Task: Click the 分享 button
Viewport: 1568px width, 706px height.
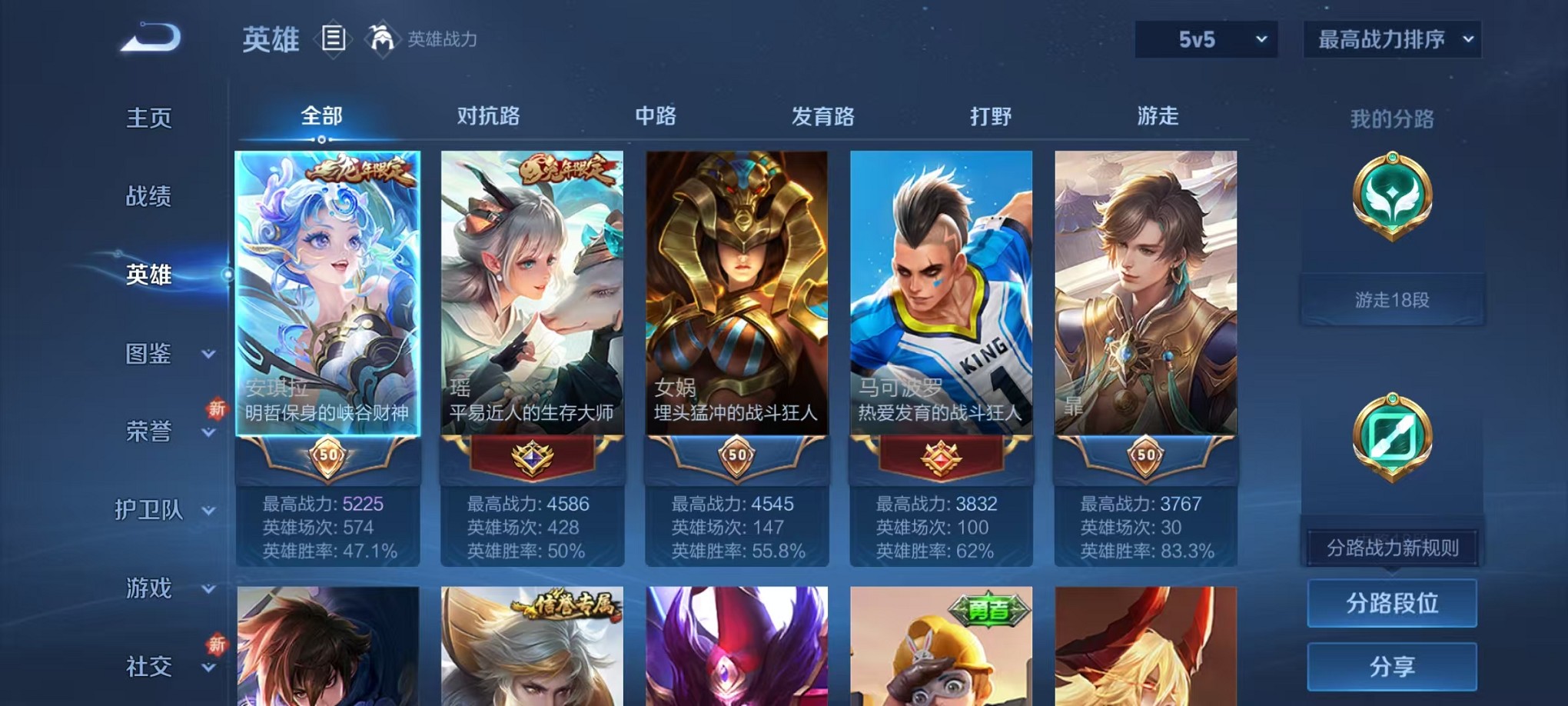Action: click(1392, 666)
